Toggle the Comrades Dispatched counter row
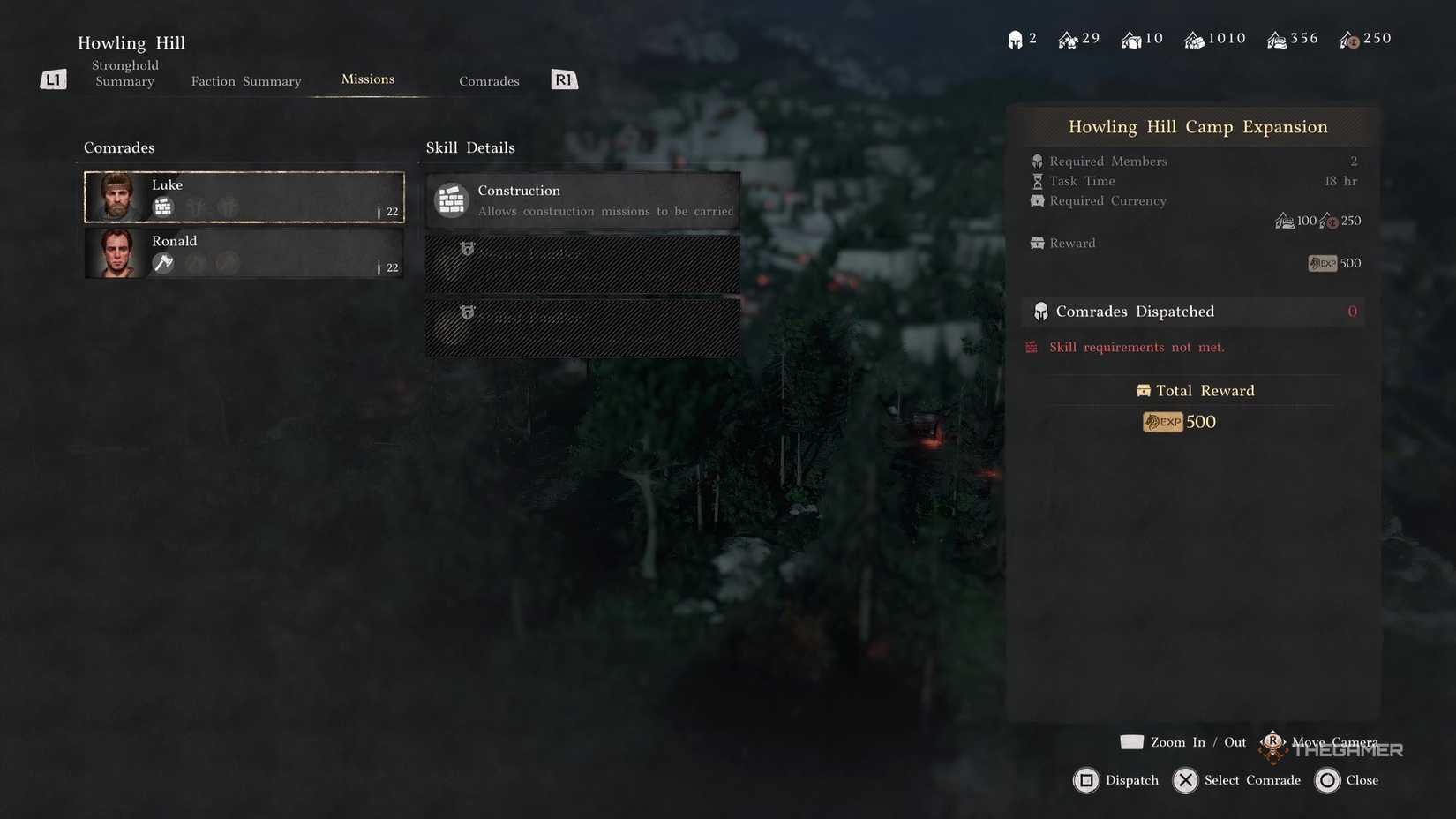Viewport: 1456px width, 819px height. [x=1191, y=311]
